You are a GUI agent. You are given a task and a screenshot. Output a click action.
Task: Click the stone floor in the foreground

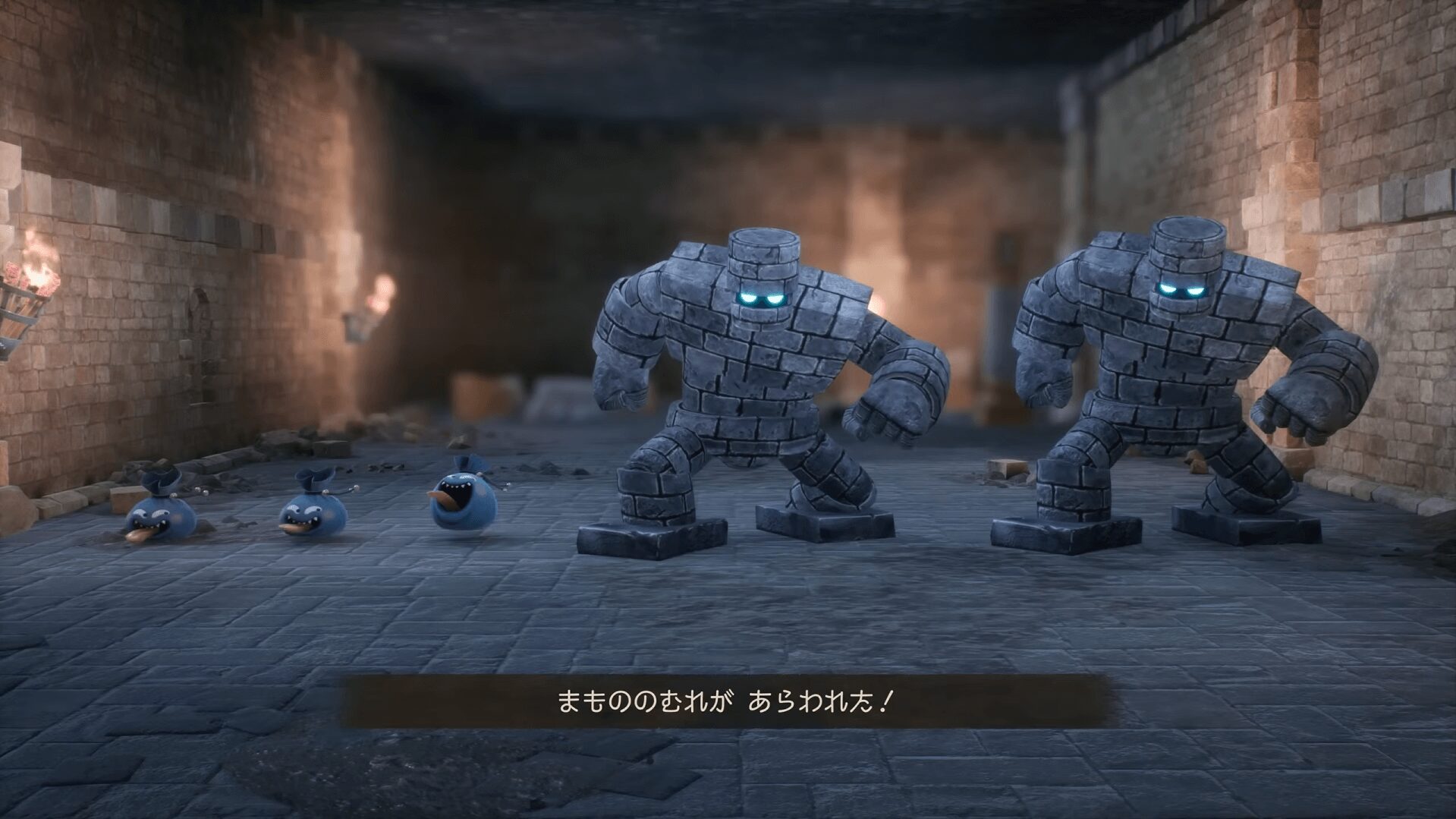pos(728,782)
